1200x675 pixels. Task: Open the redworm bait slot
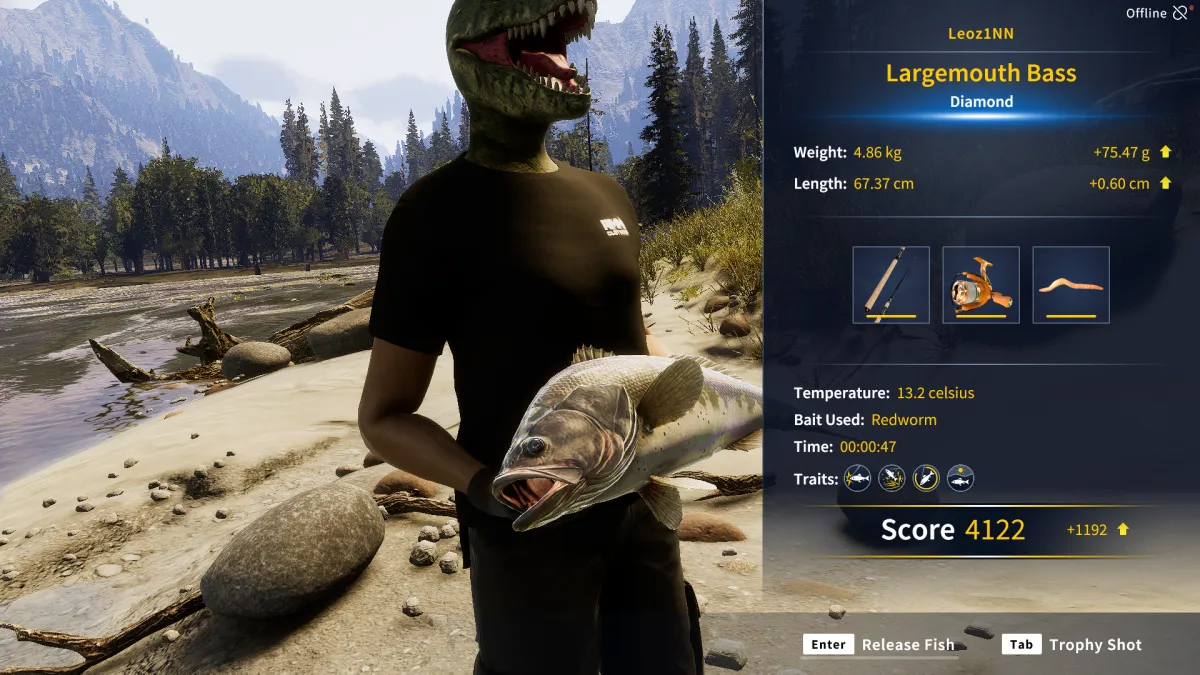[1071, 285]
